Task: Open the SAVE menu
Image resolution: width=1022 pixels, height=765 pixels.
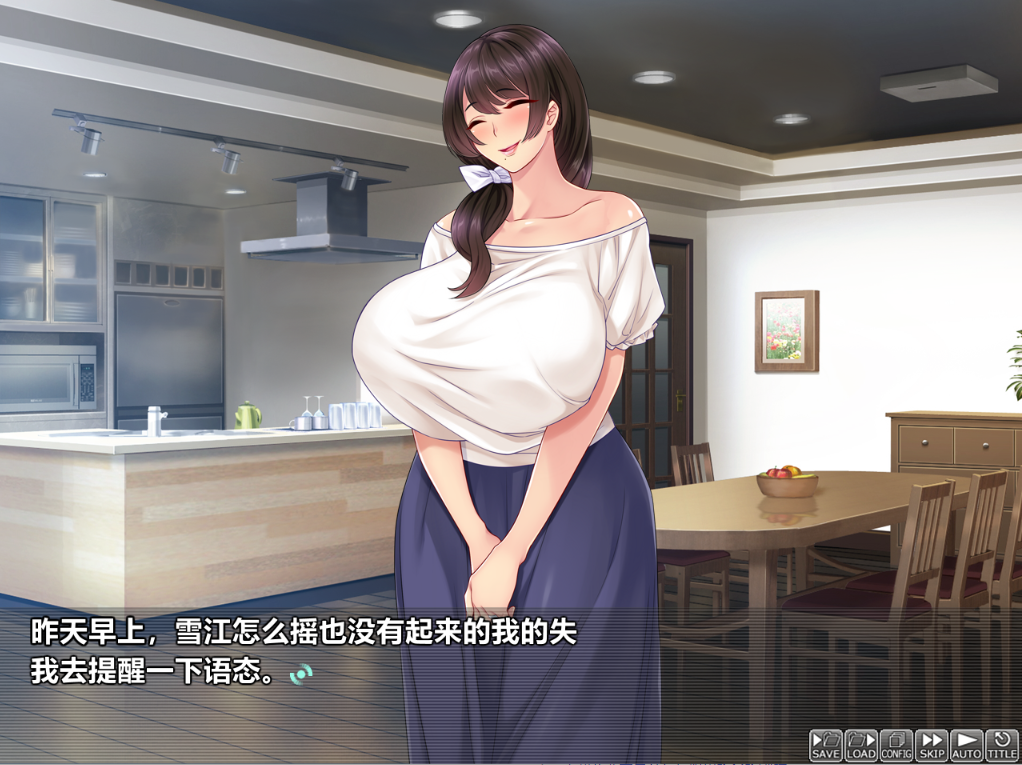Action: [x=826, y=745]
